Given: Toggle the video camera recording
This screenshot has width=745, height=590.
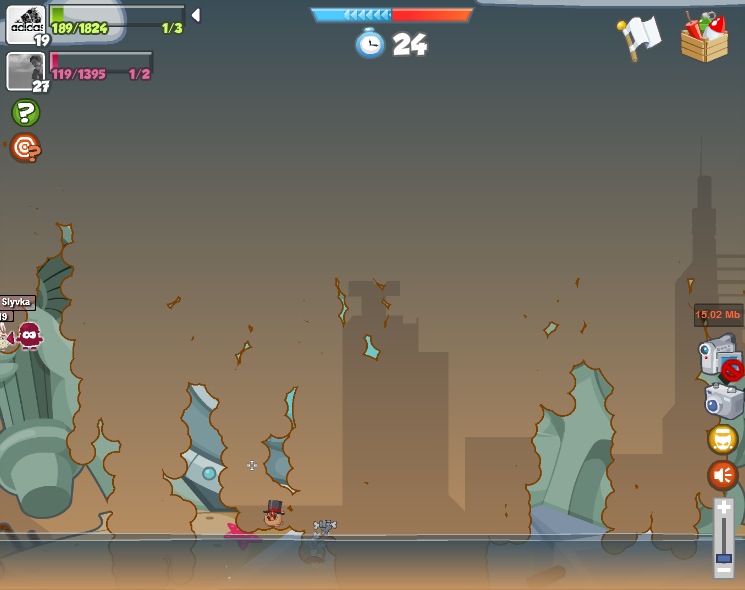Looking at the screenshot, I should 718,356.
